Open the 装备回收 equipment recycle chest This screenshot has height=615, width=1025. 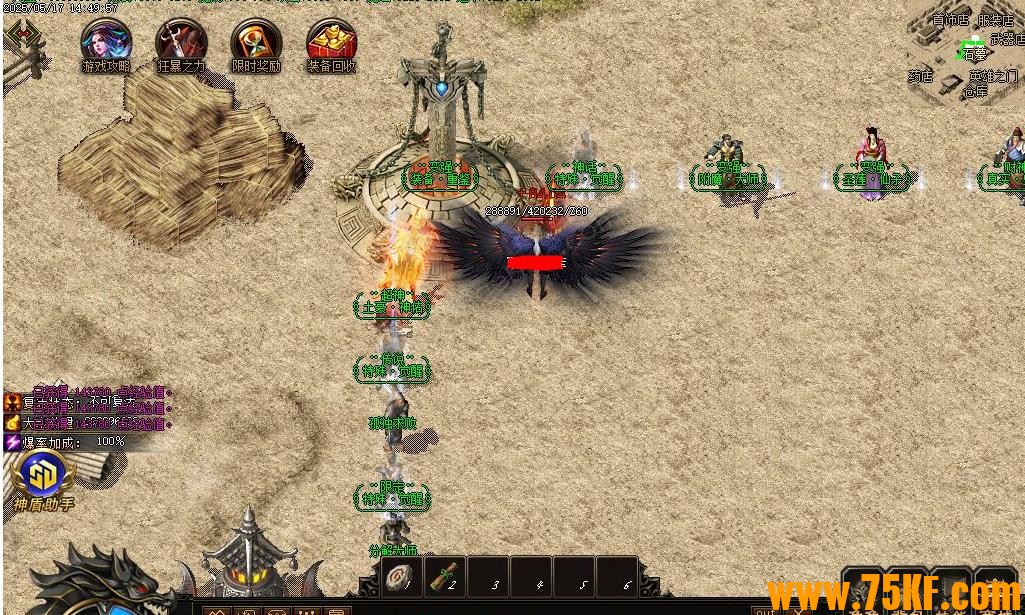coord(331,41)
